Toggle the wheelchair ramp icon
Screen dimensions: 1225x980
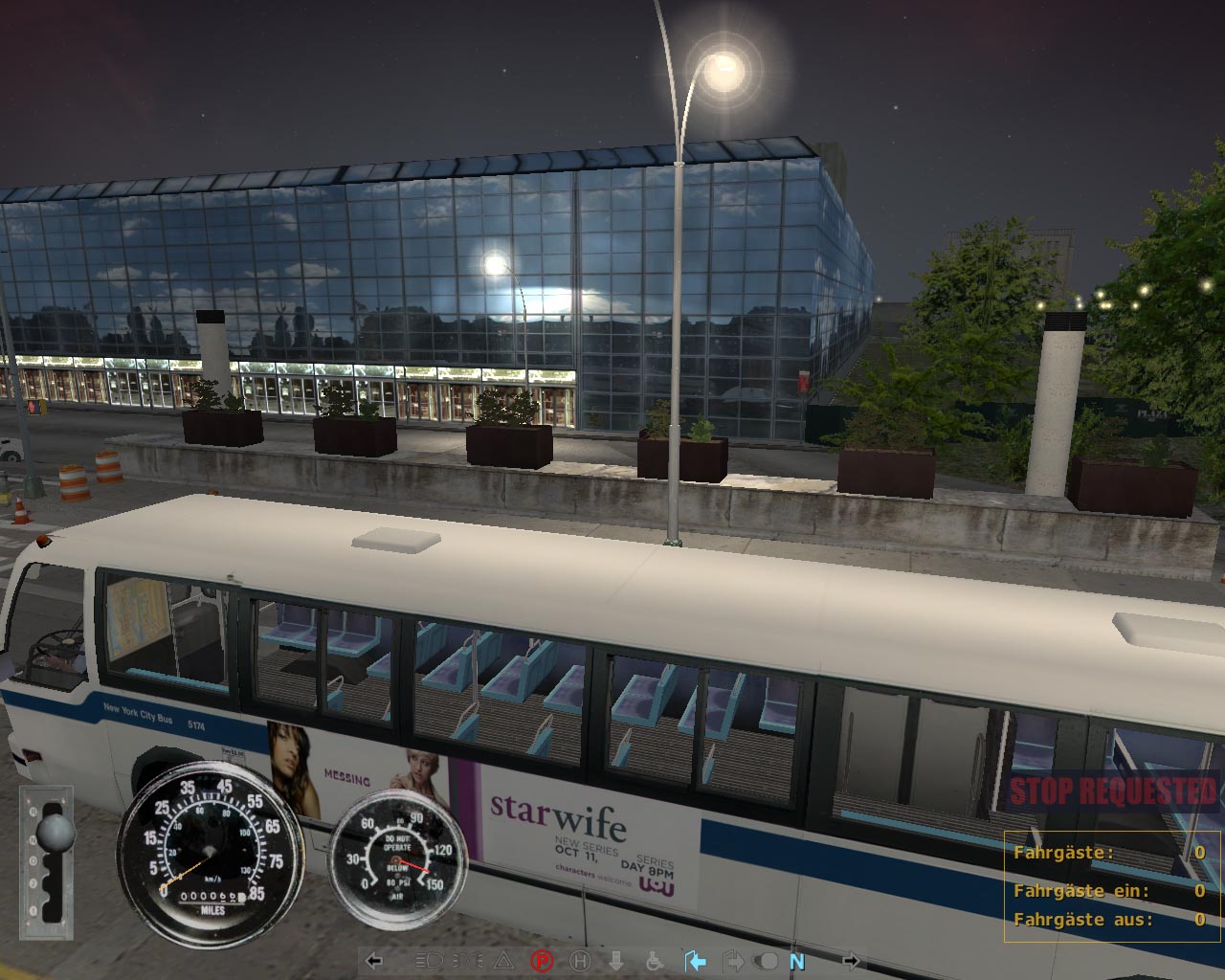click(x=656, y=961)
